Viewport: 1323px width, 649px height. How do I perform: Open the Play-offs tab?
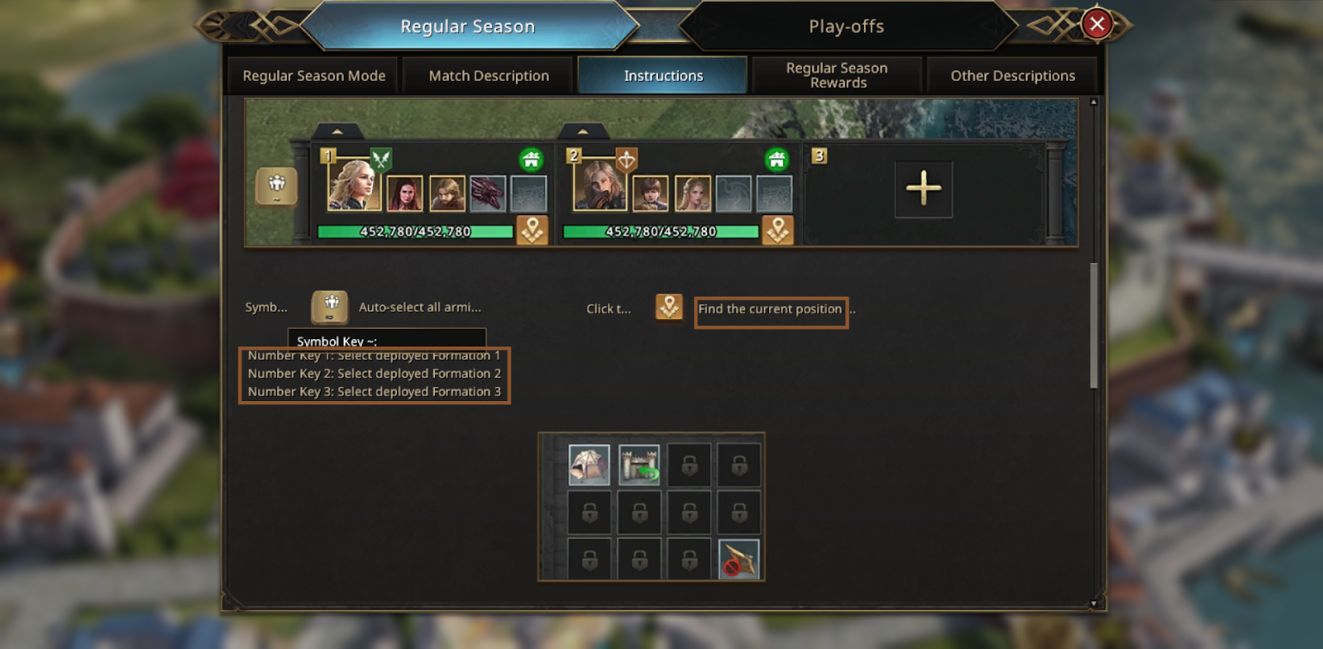(x=846, y=27)
